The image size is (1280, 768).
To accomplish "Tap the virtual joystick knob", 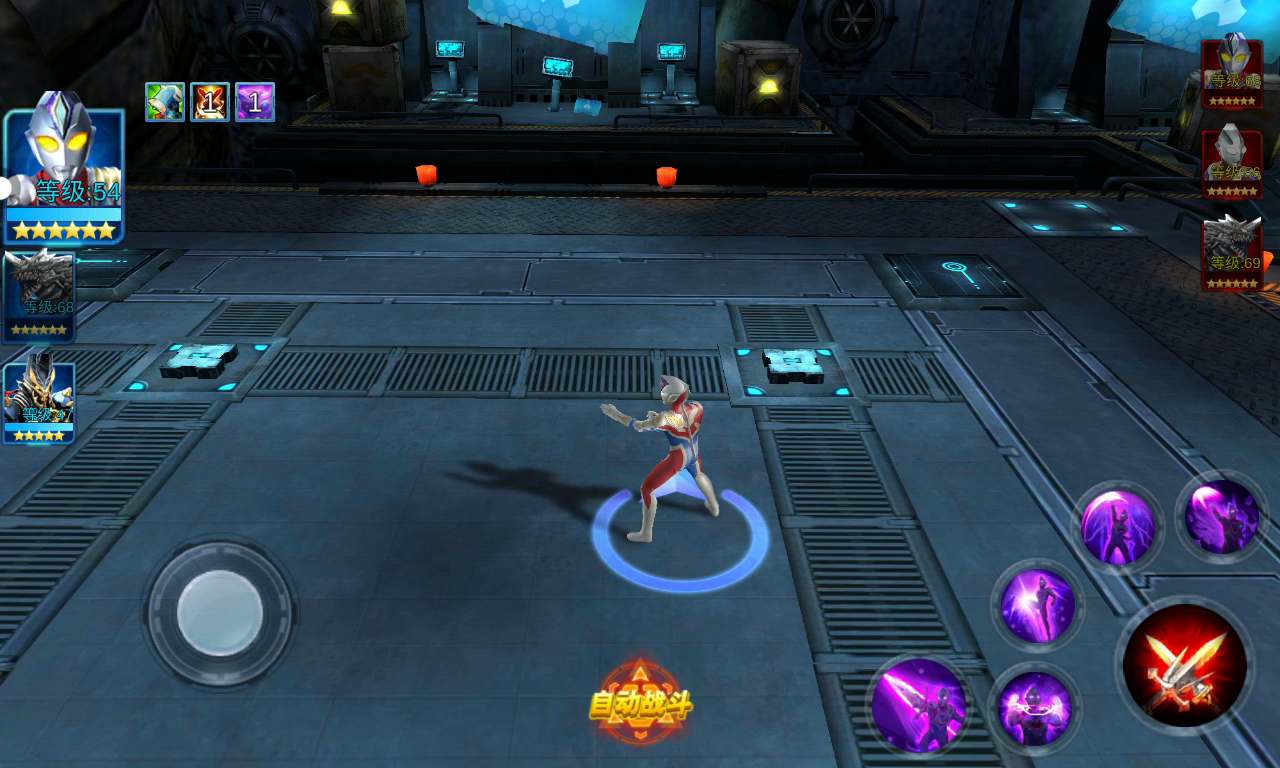I will pos(220,613).
